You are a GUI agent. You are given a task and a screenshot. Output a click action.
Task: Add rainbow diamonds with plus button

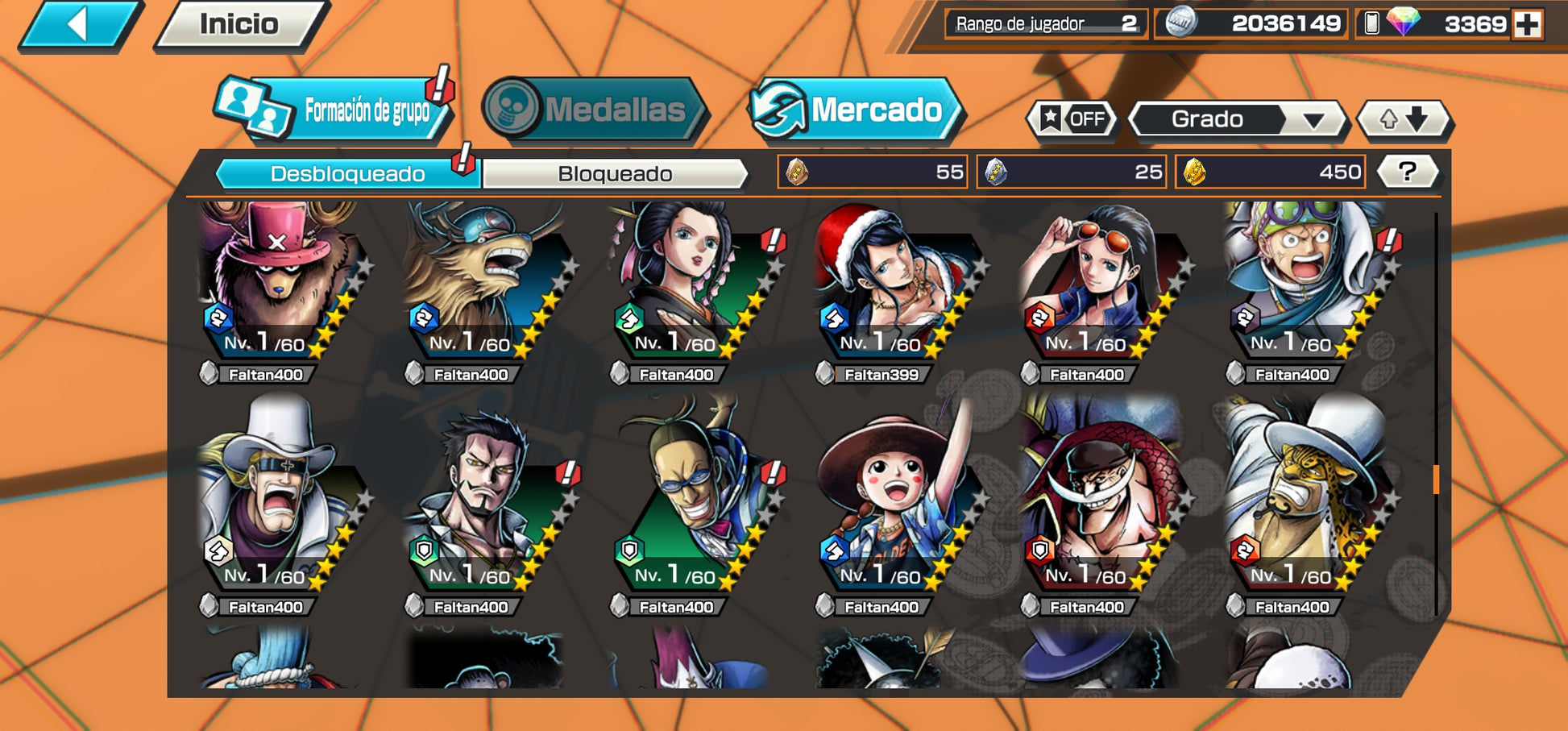(x=1527, y=24)
